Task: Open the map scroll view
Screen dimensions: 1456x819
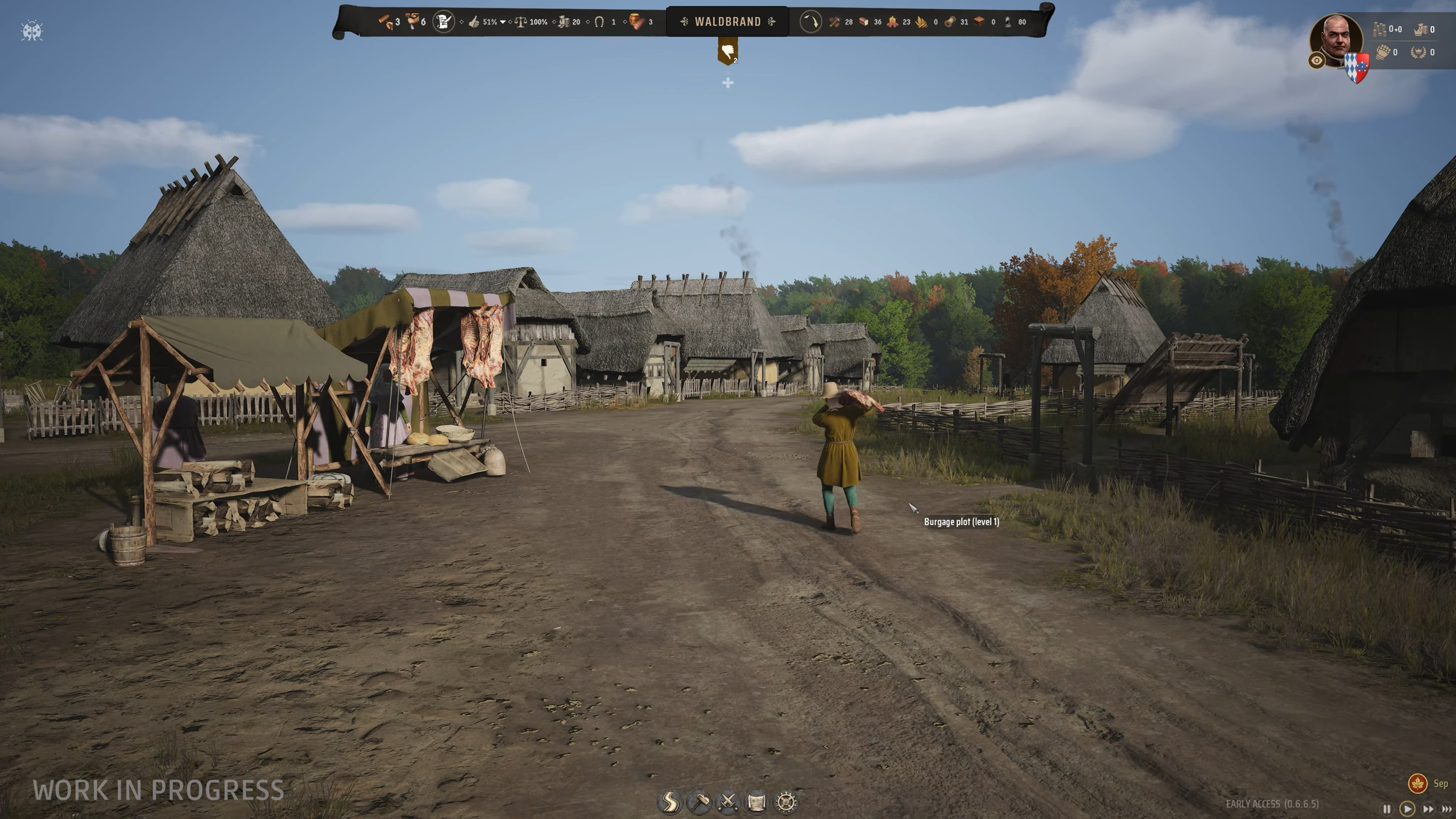Action: click(x=757, y=802)
